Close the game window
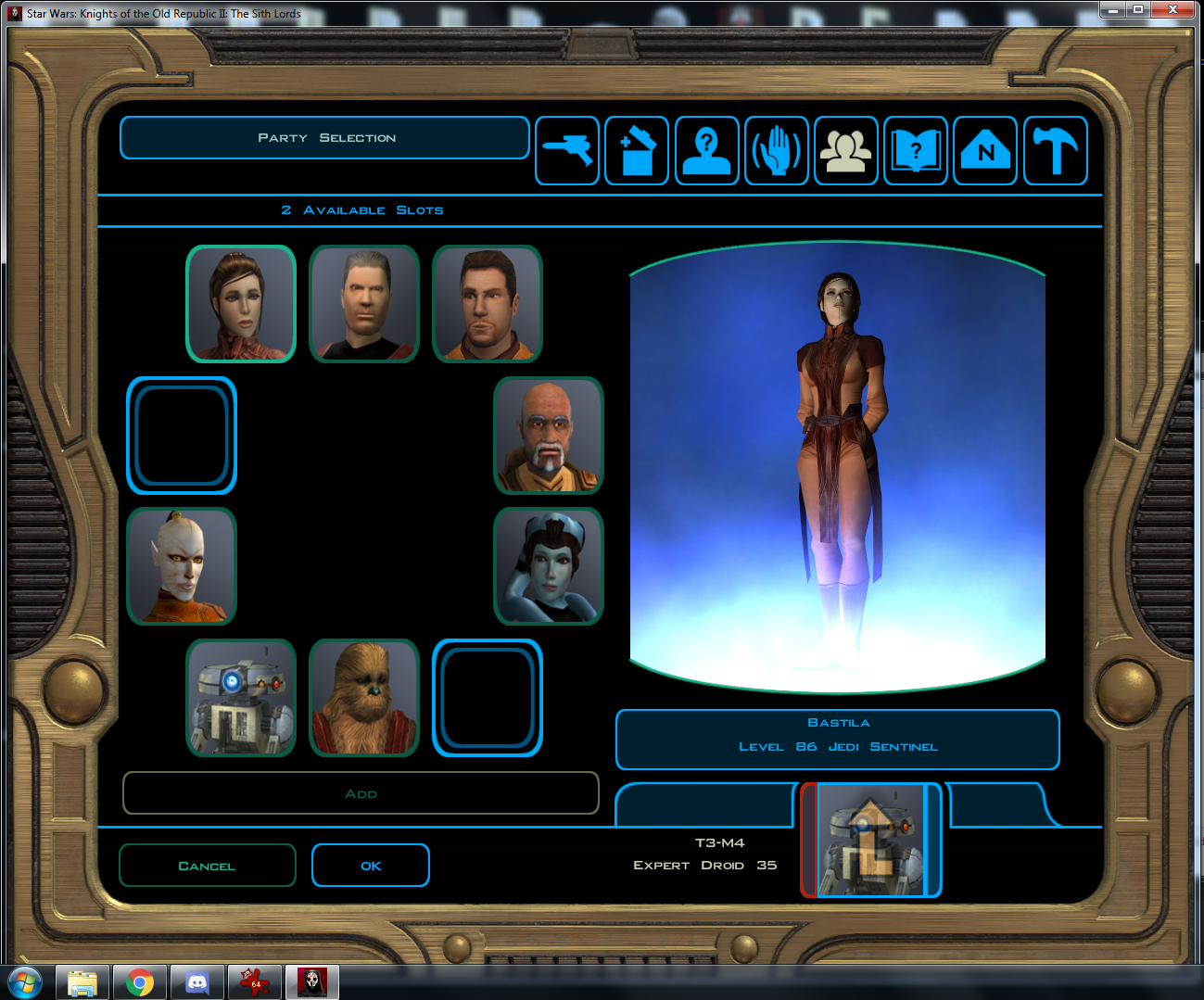The image size is (1204, 1000). [x=1173, y=9]
